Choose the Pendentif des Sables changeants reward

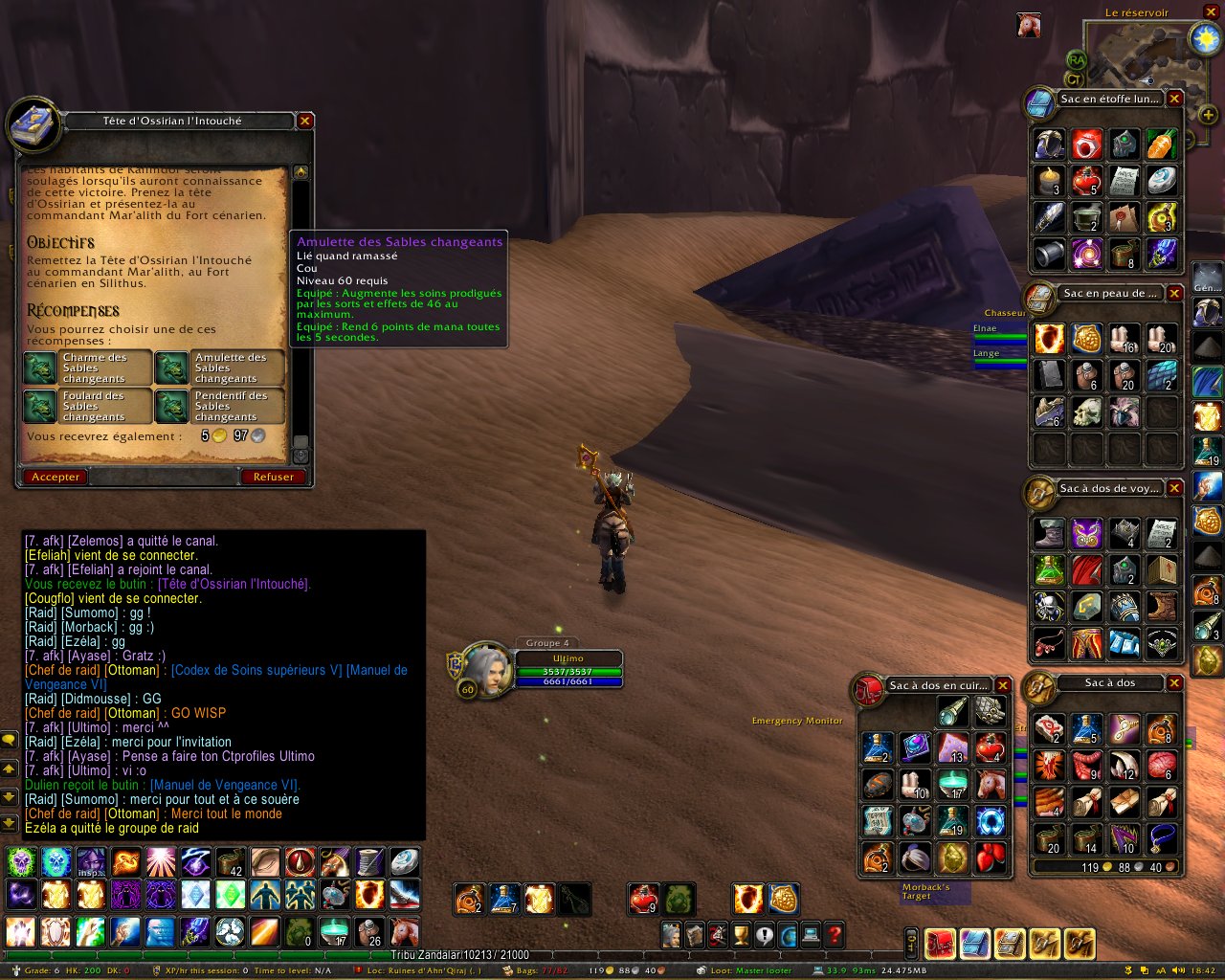(219, 406)
